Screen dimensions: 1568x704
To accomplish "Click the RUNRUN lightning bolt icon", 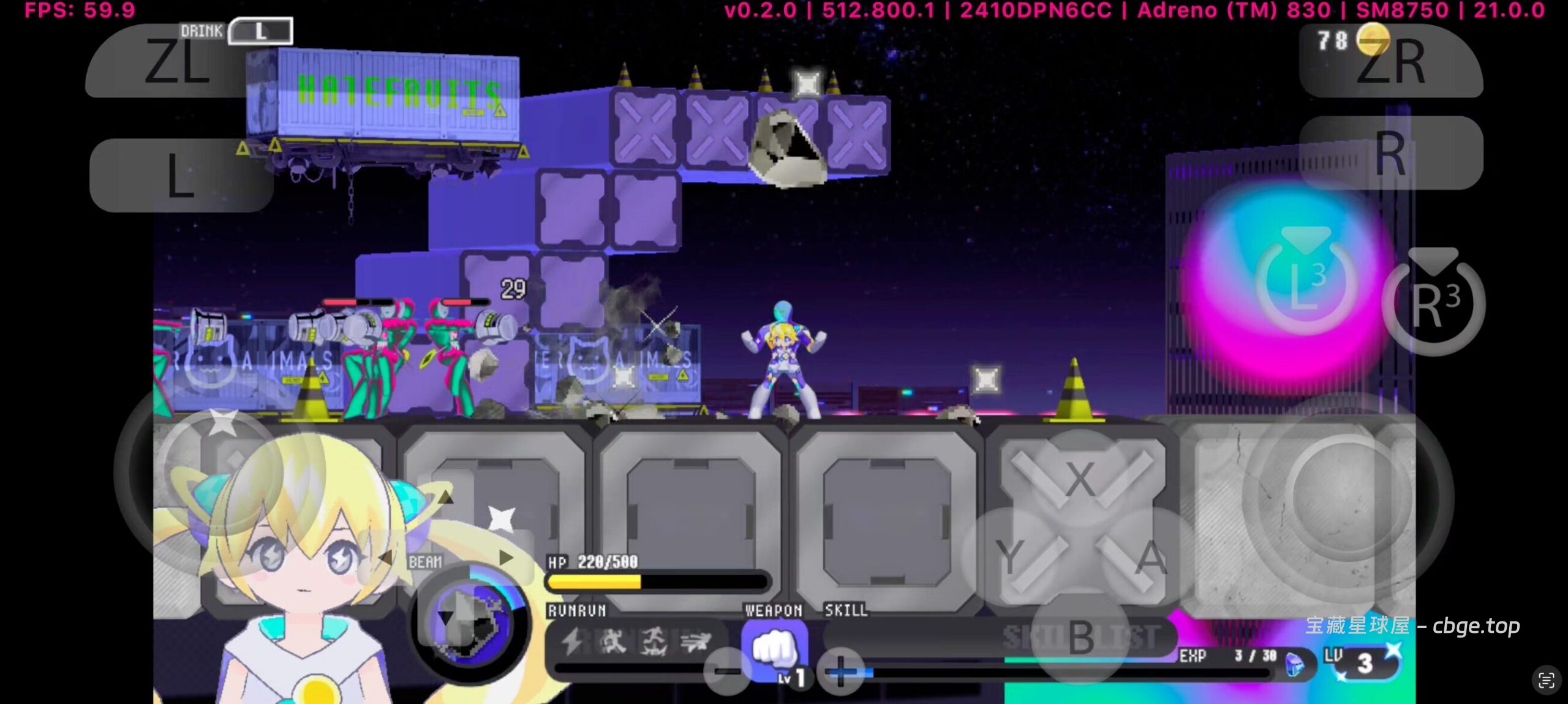I will tap(572, 642).
